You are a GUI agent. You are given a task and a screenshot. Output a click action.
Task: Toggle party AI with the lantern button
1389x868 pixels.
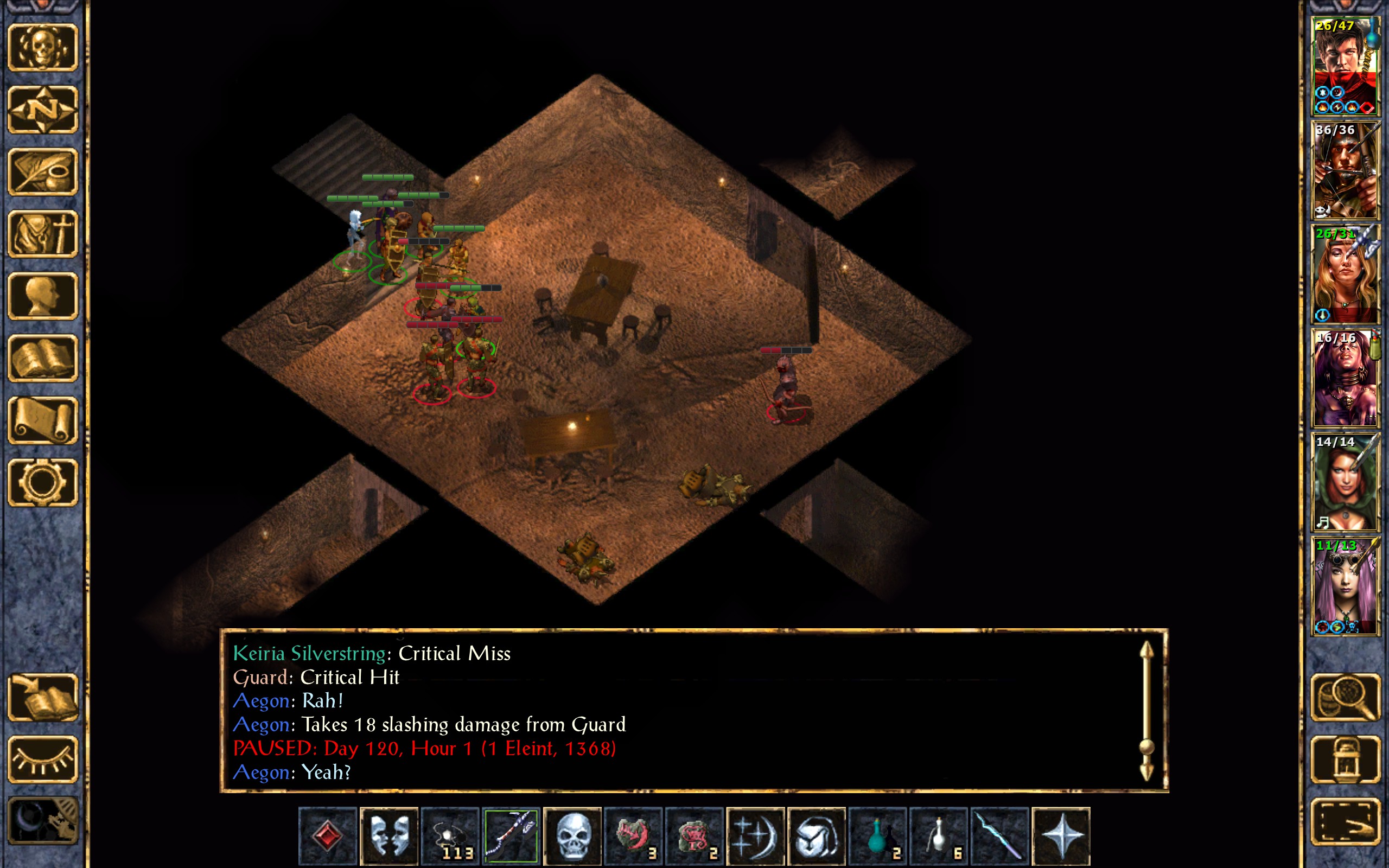[1345, 759]
